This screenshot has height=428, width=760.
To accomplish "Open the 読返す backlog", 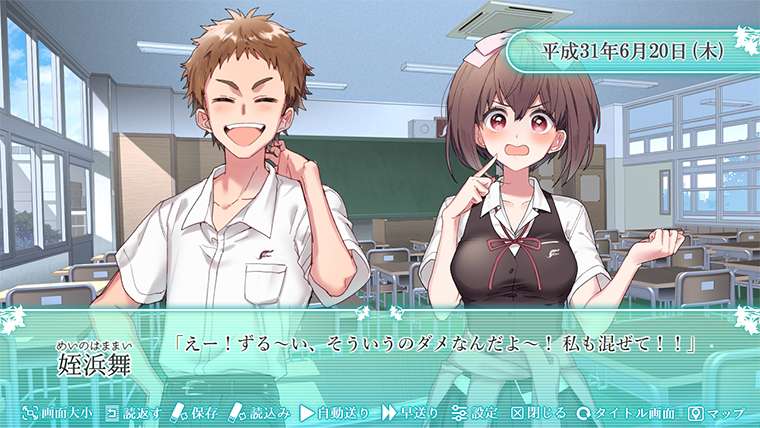I will tap(130, 412).
